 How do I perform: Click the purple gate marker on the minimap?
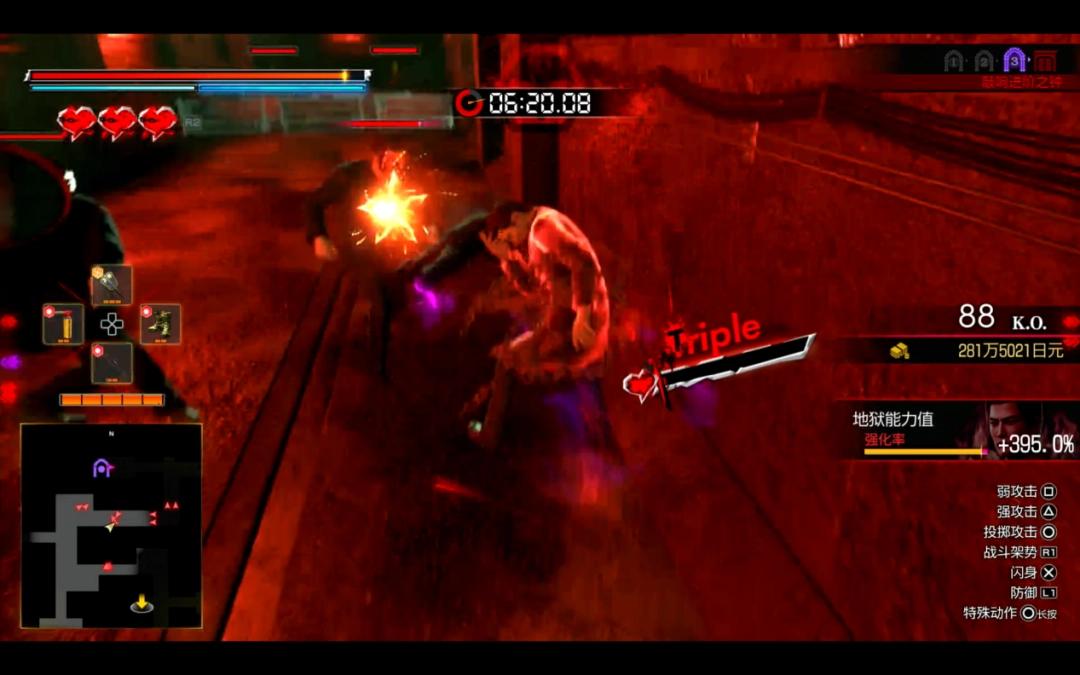(101, 467)
